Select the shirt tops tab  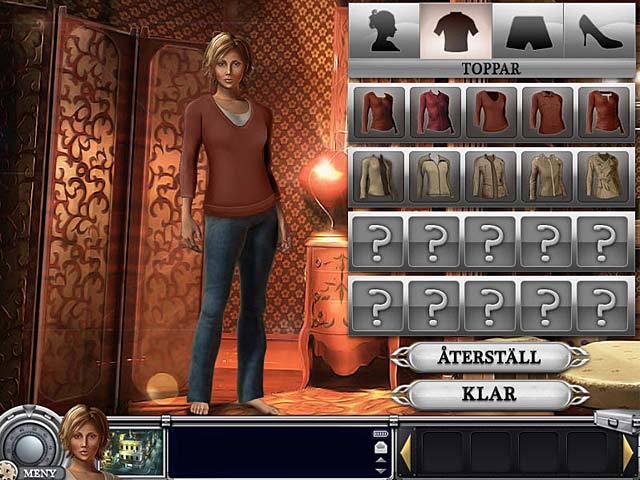[x=456, y=30]
